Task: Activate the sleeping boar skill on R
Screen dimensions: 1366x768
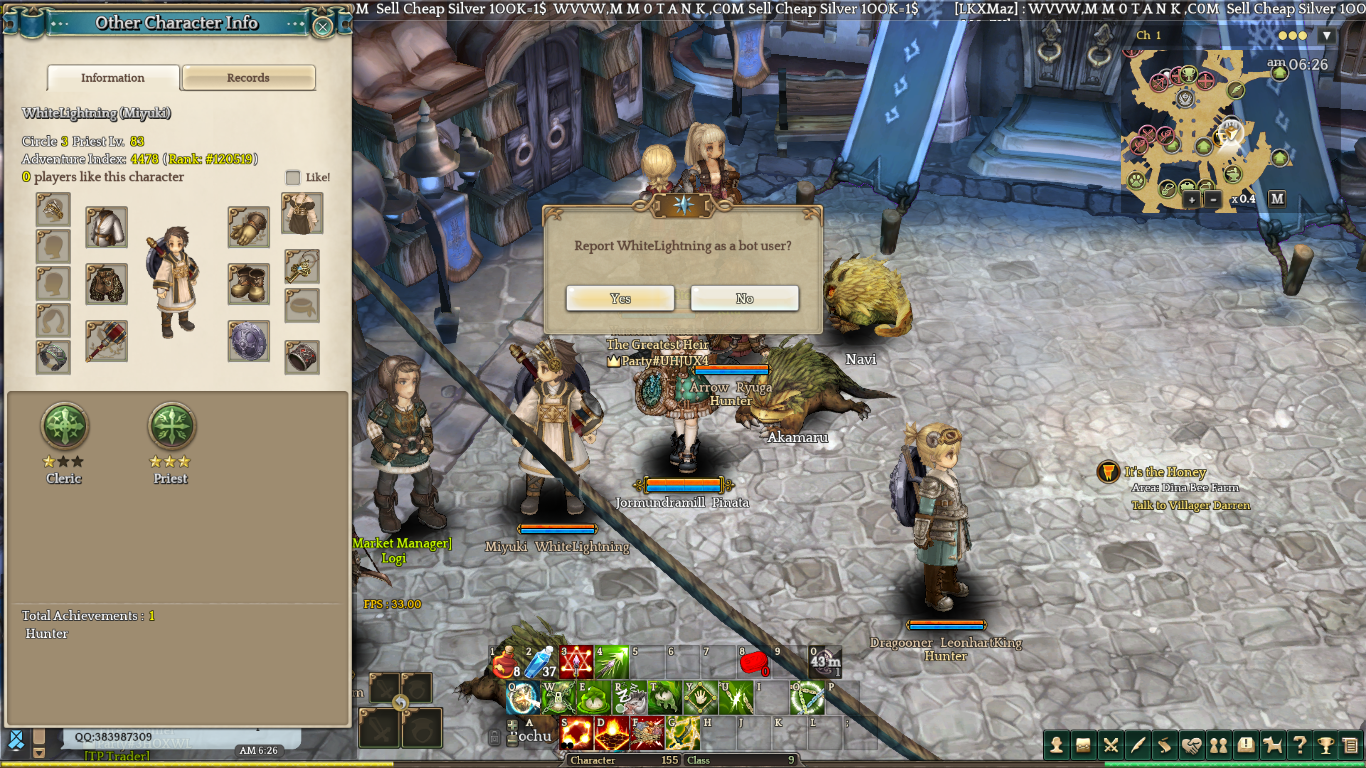Action: point(630,698)
